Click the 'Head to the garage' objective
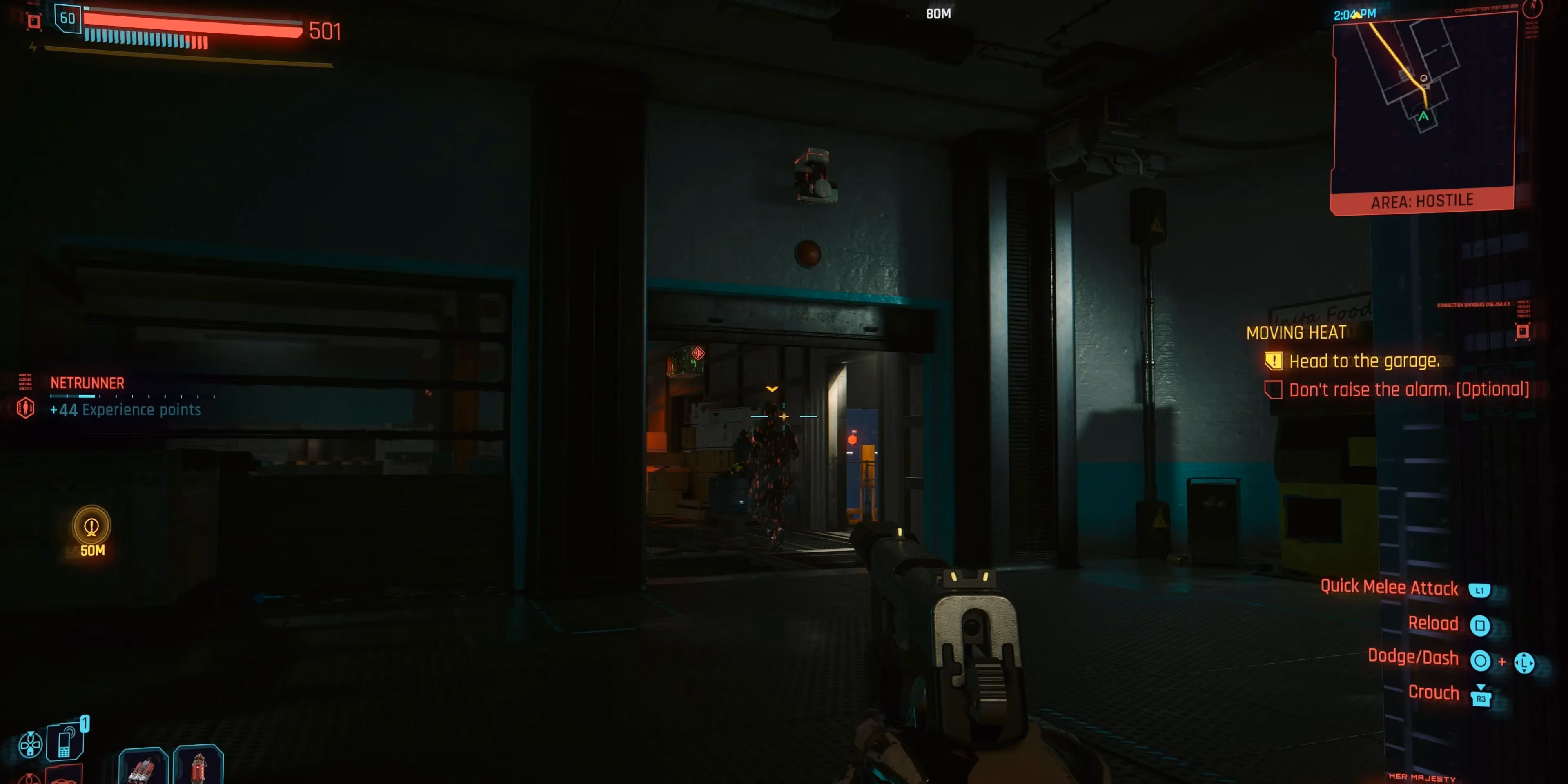Viewport: 1568px width, 784px height. (1363, 361)
